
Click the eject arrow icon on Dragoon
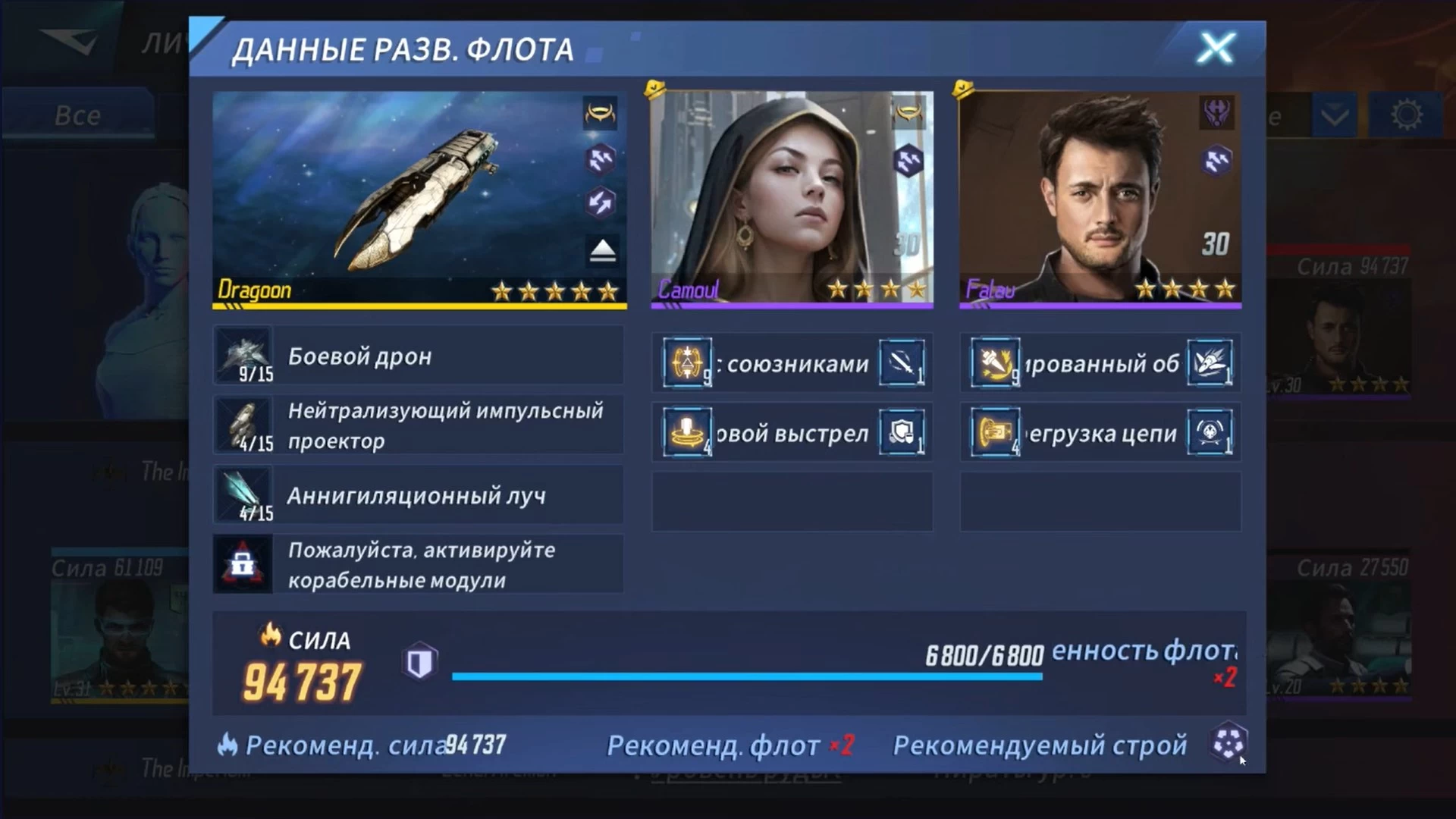[603, 249]
